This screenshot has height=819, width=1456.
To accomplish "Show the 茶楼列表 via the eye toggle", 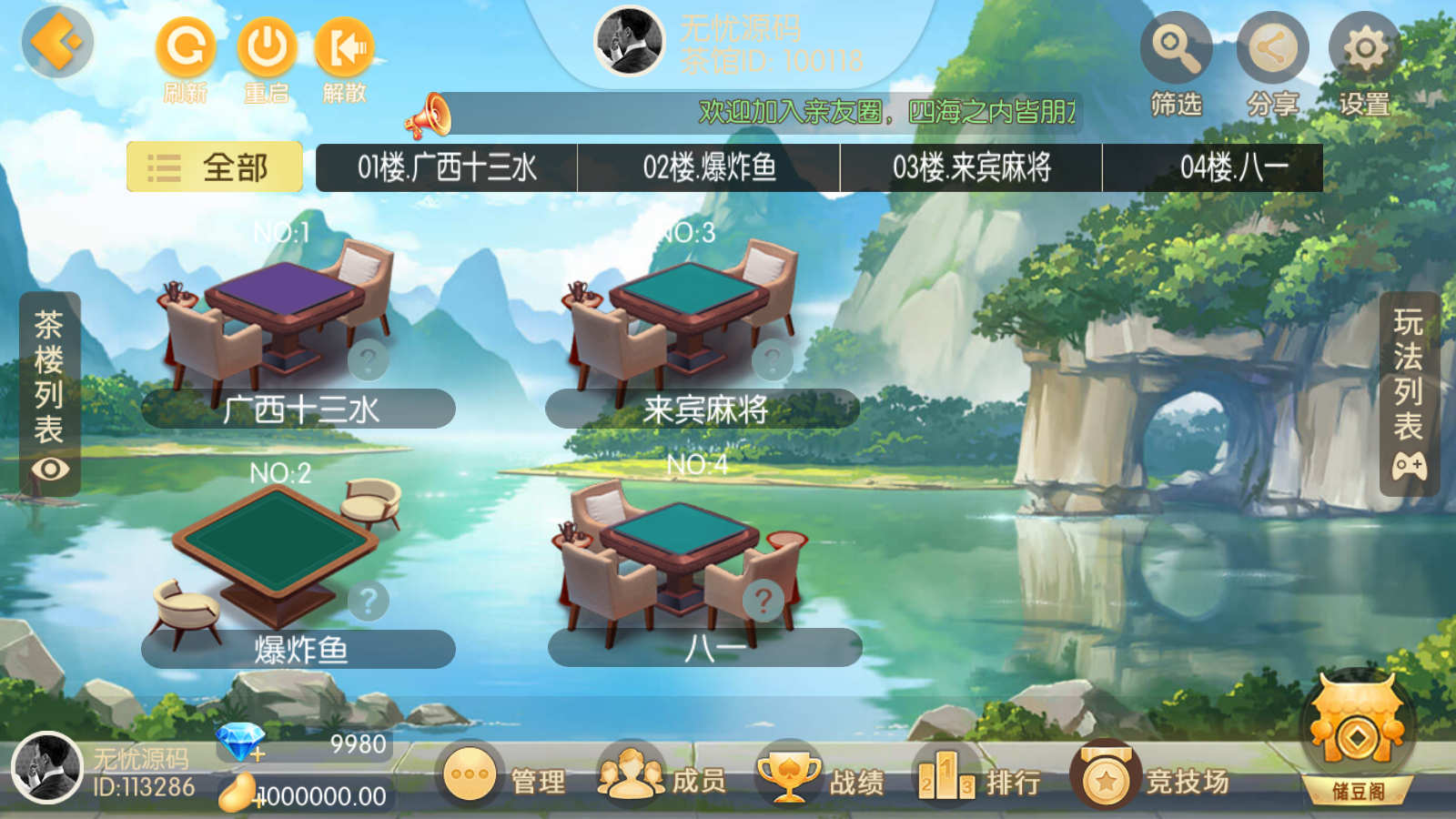I will [x=50, y=470].
